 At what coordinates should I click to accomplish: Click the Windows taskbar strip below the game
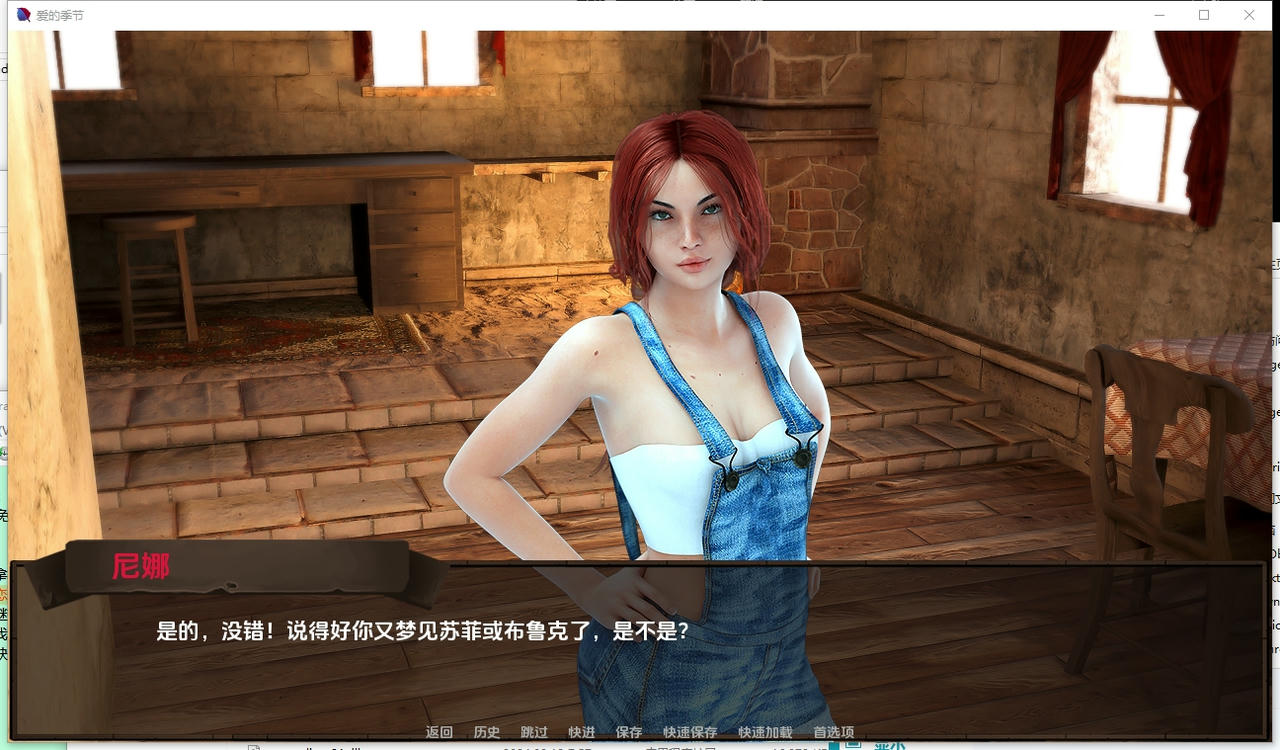(x=640, y=746)
